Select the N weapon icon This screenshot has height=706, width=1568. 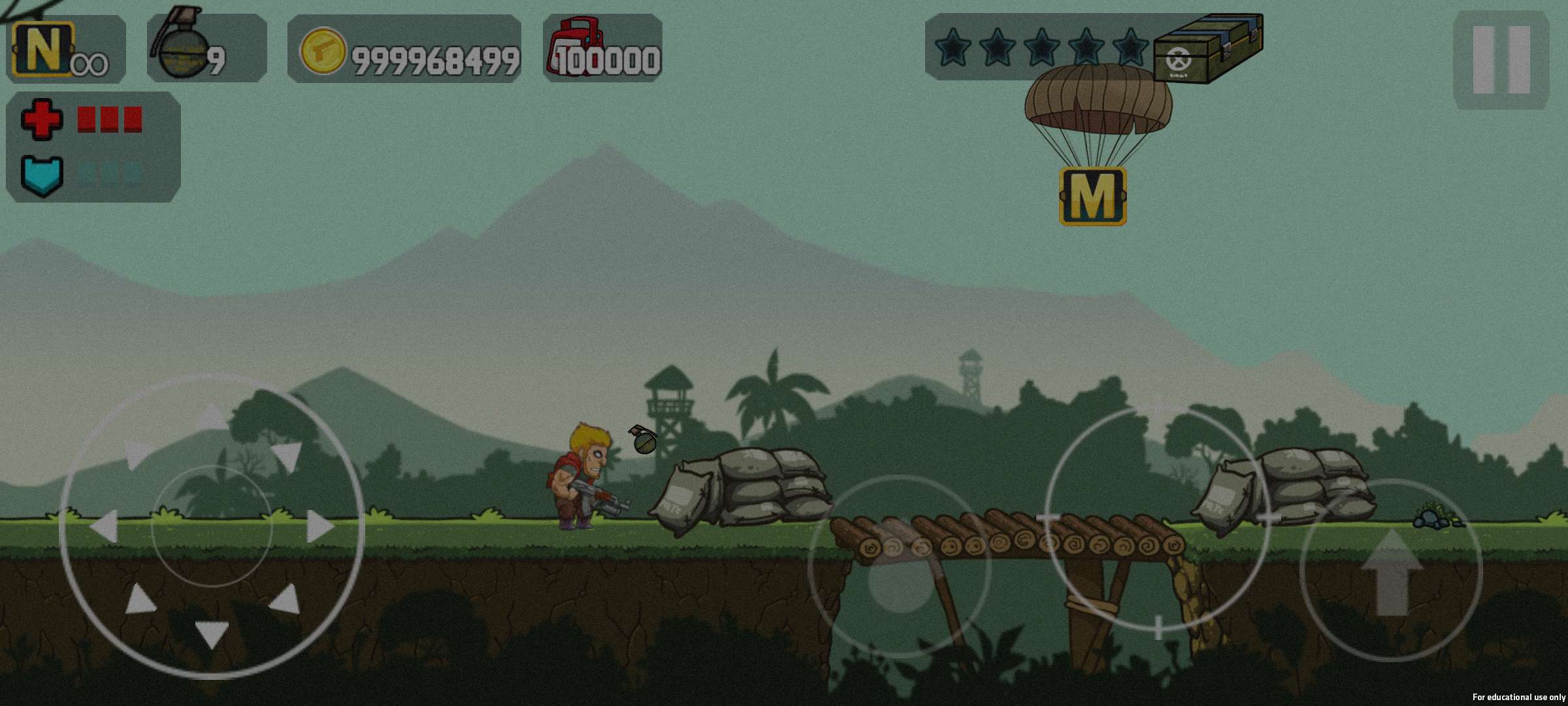pyautogui.click(x=43, y=48)
